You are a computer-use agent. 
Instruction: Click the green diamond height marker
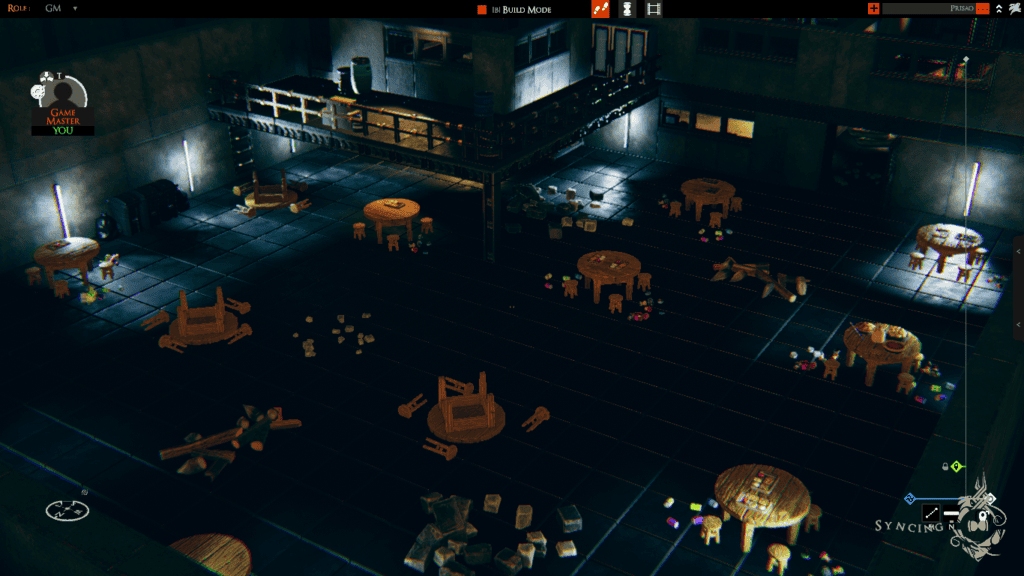pyautogui.click(x=956, y=466)
